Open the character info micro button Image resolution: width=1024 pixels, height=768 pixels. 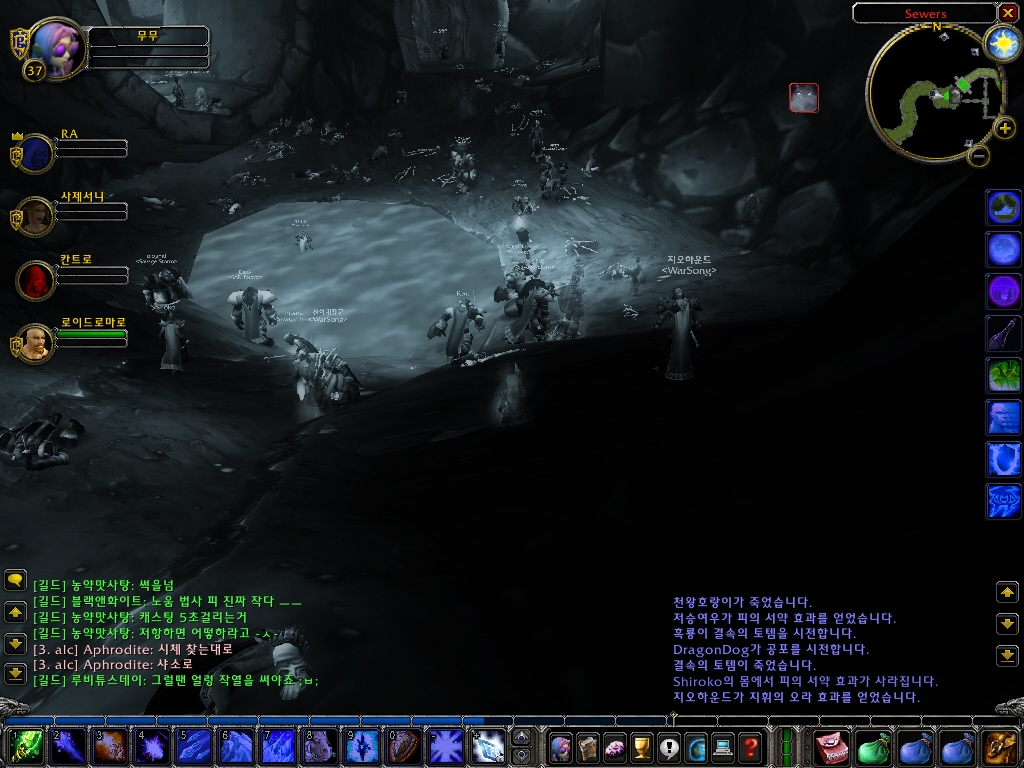tap(561, 747)
